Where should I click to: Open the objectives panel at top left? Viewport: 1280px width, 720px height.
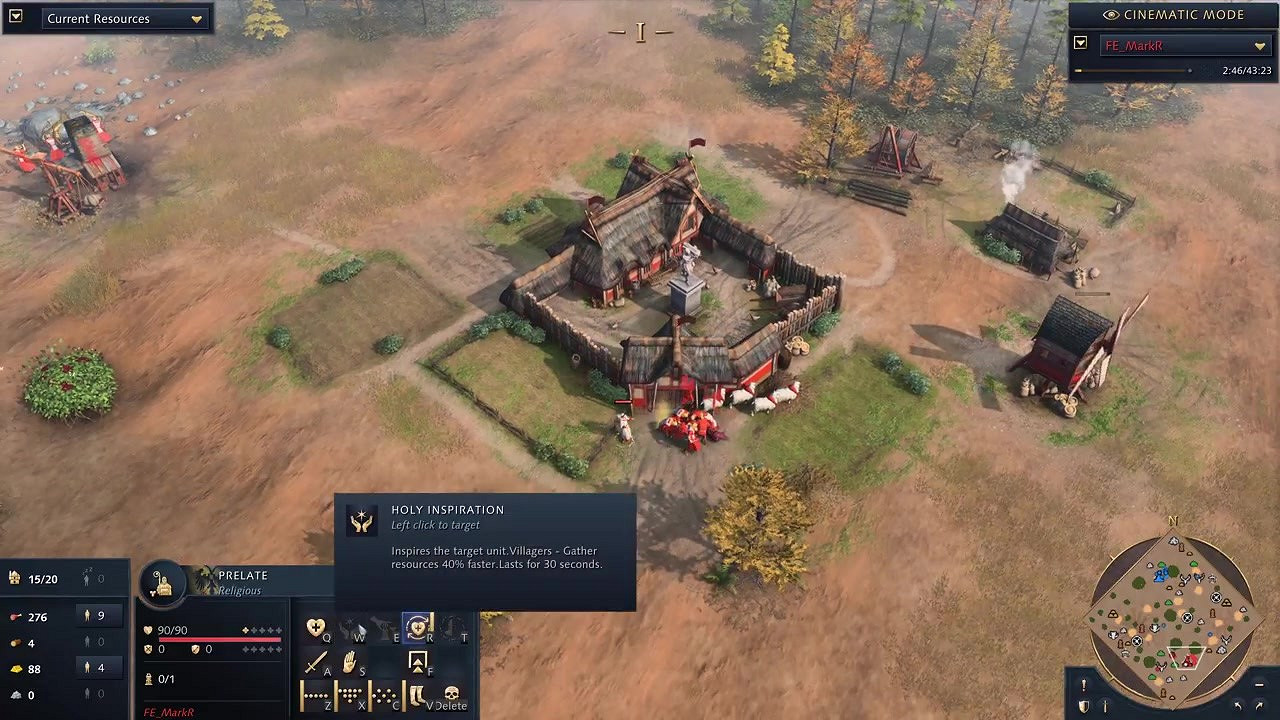(14, 18)
